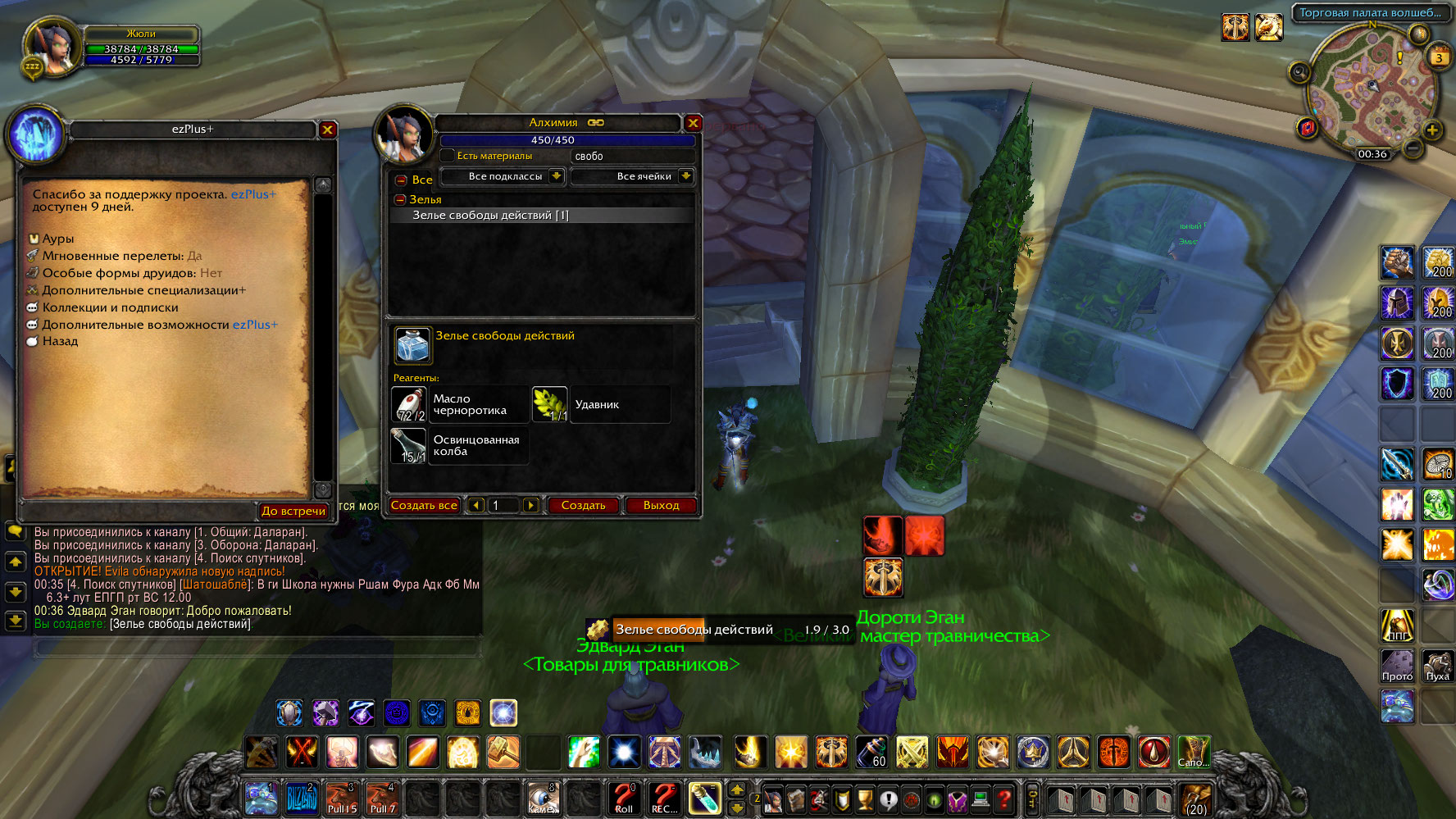Select Дополнительные возможности ezPlus+ option
The height and width of the screenshot is (819, 1456).
pyautogui.click(x=160, y=325)
